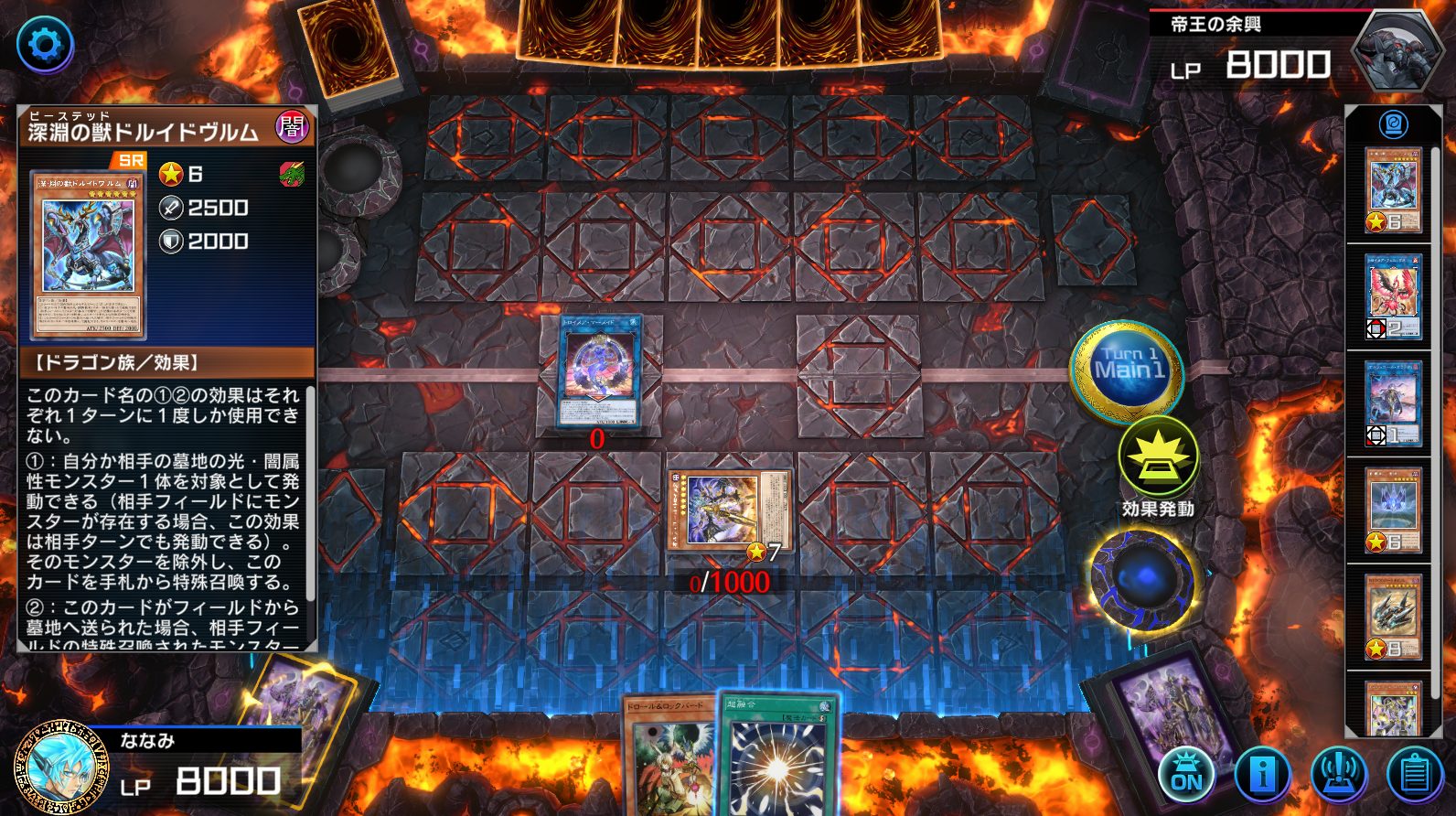Screen dimensions: 1456x816
Task: Open the card info button
Action: (x=1262, y=774)
